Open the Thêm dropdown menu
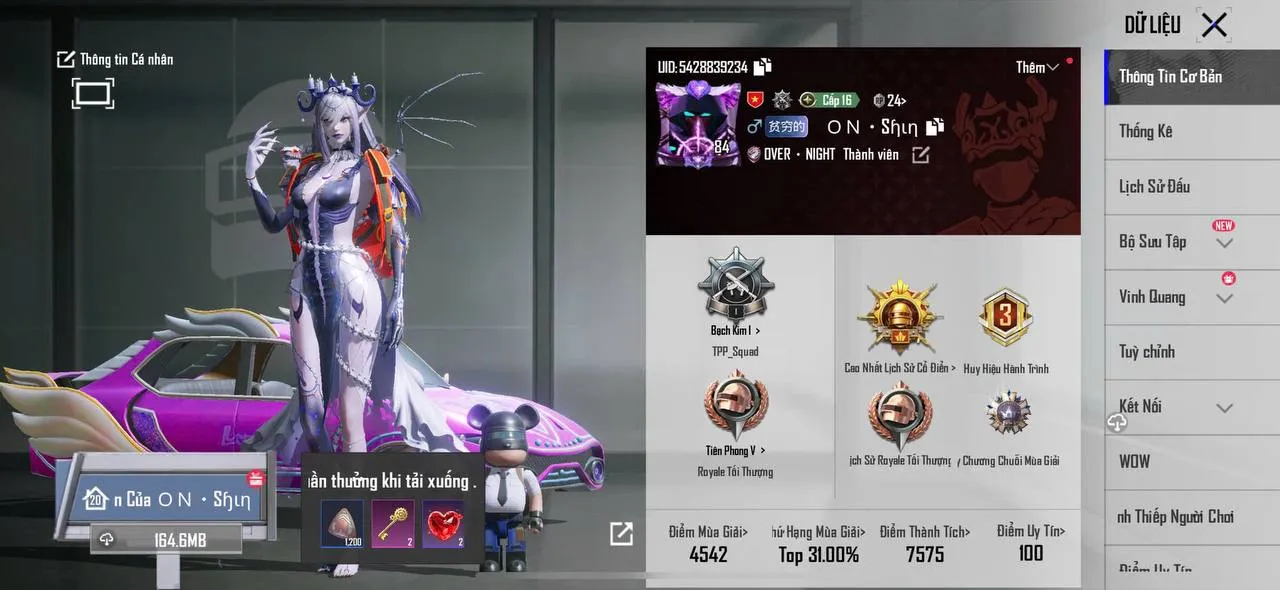1280x590 pixels. [x=1037, y=67]
